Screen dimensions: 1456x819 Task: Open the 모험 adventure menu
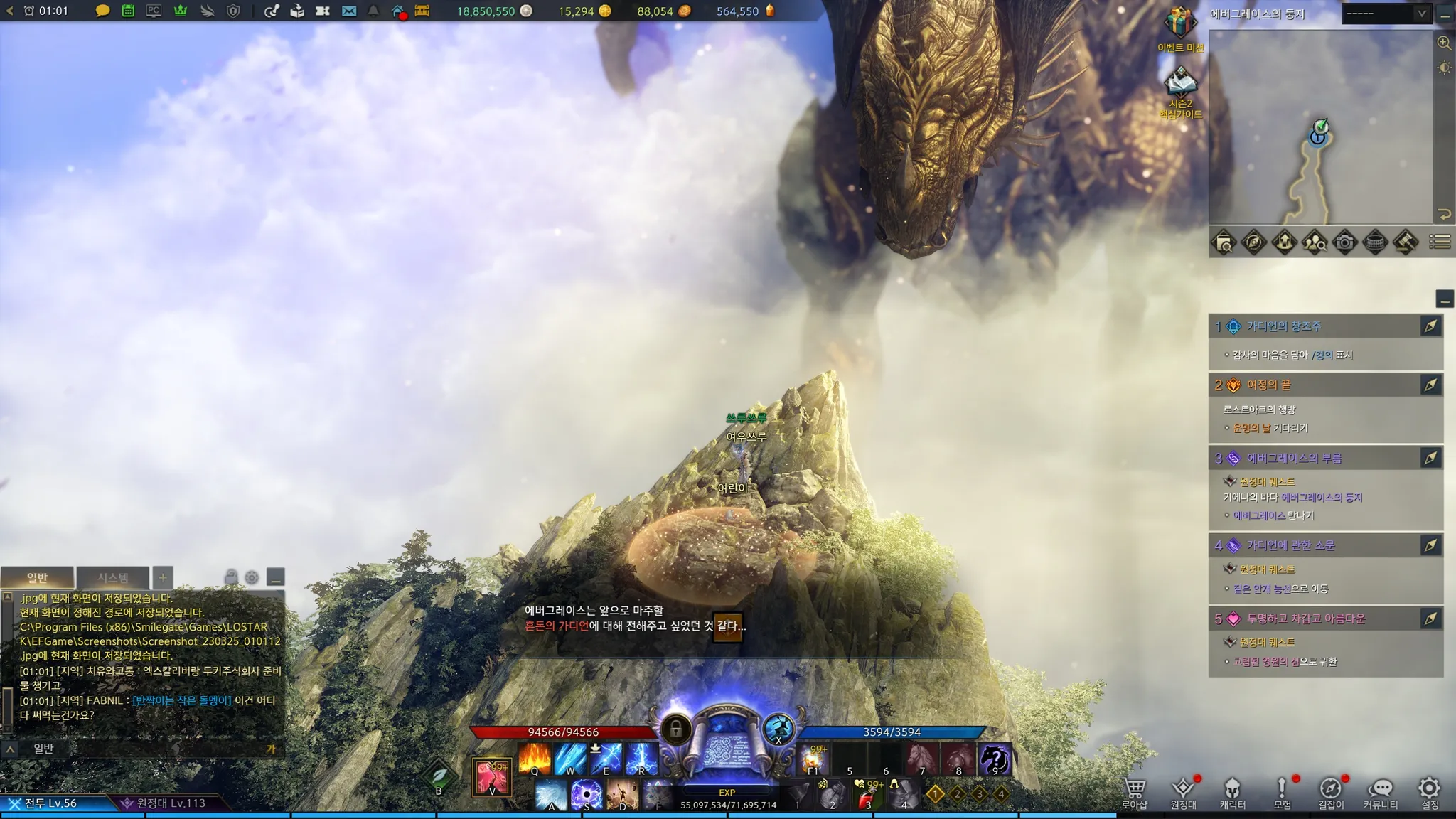click(1282, 792)
